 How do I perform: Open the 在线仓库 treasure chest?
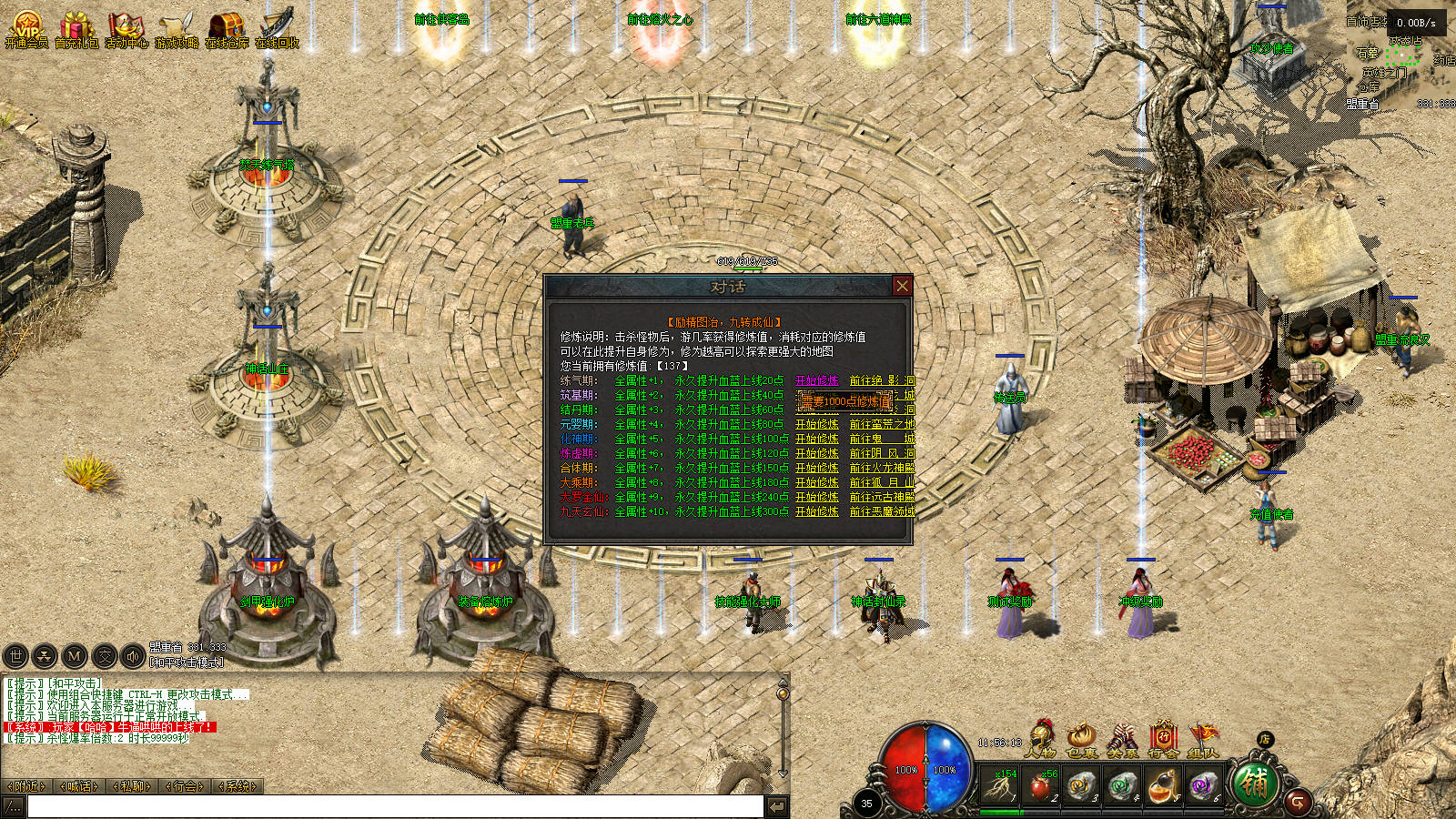[x=227, y=28]
